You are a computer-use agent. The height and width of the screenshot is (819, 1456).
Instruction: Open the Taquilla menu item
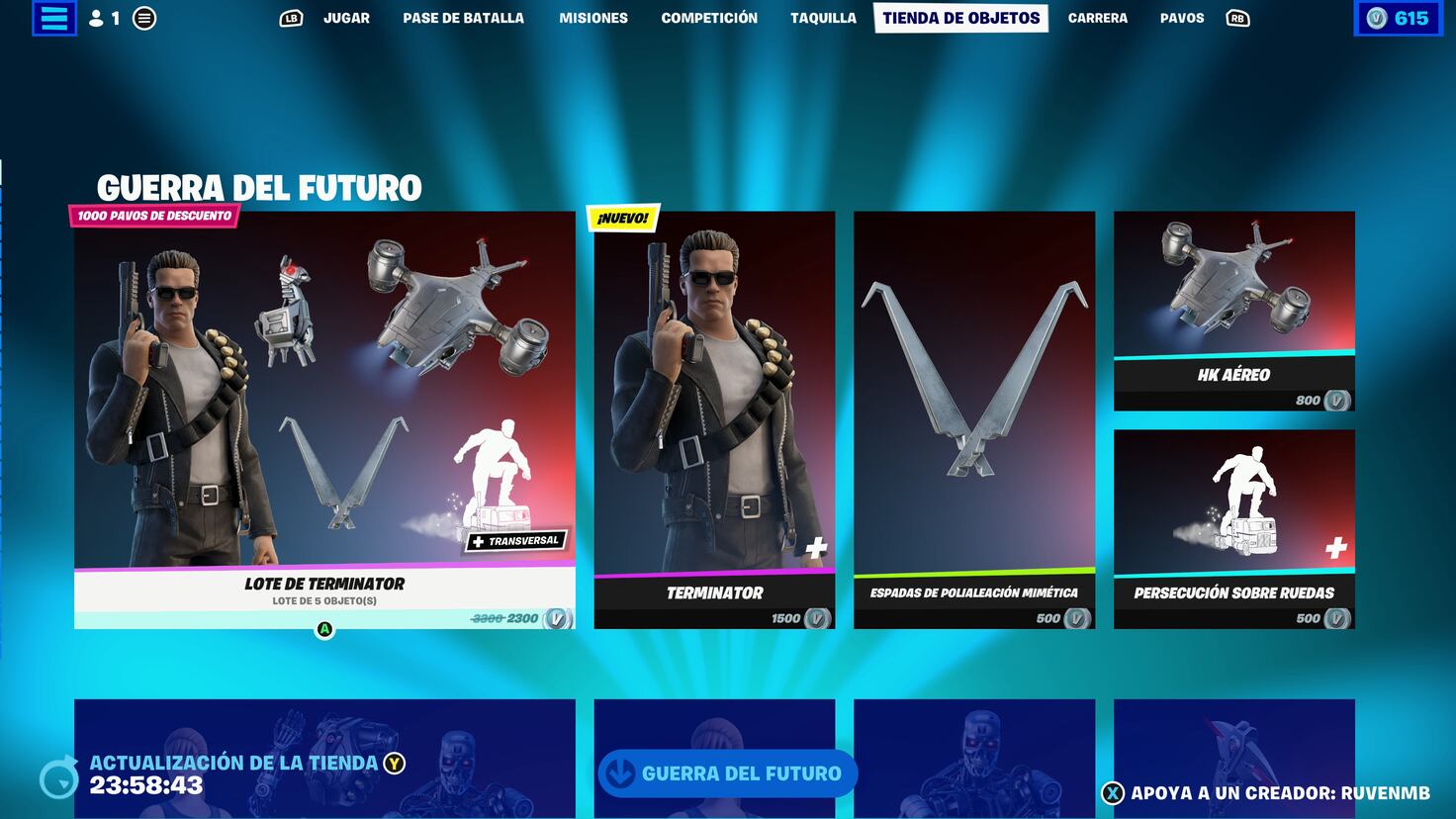(823, 17)
